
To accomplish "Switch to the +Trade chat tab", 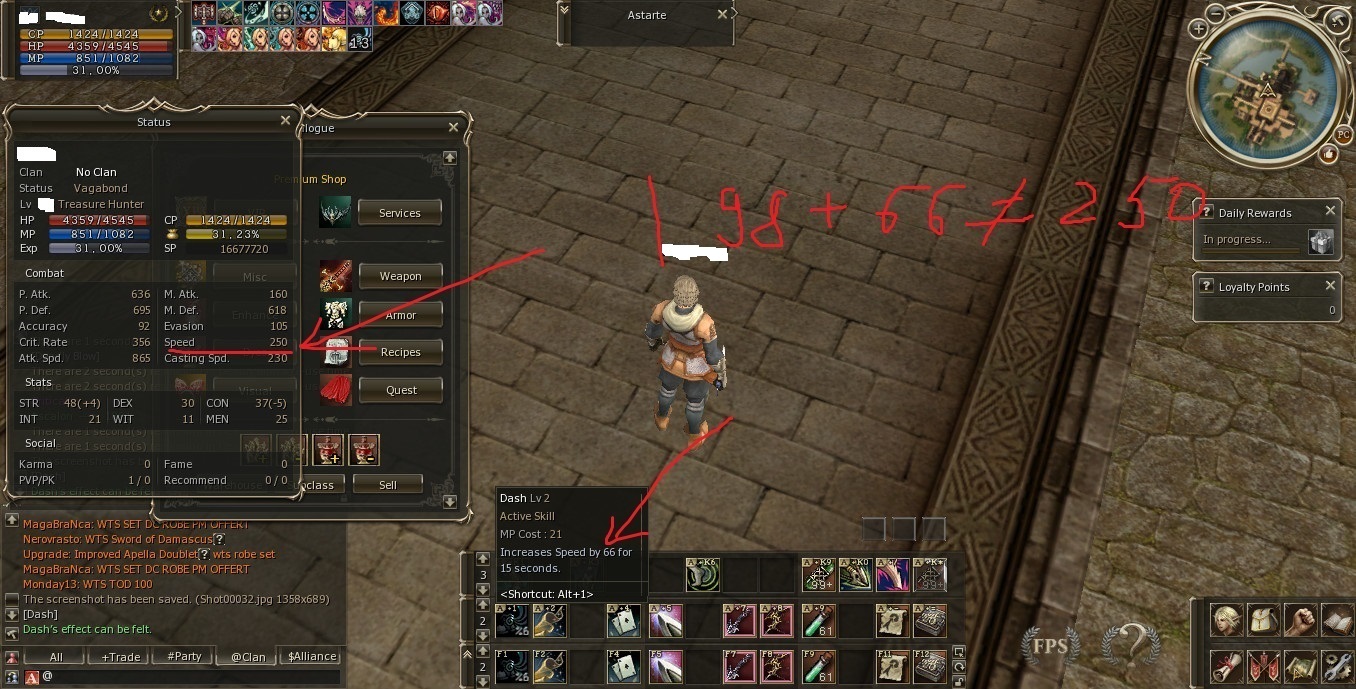I will point(120,657).
